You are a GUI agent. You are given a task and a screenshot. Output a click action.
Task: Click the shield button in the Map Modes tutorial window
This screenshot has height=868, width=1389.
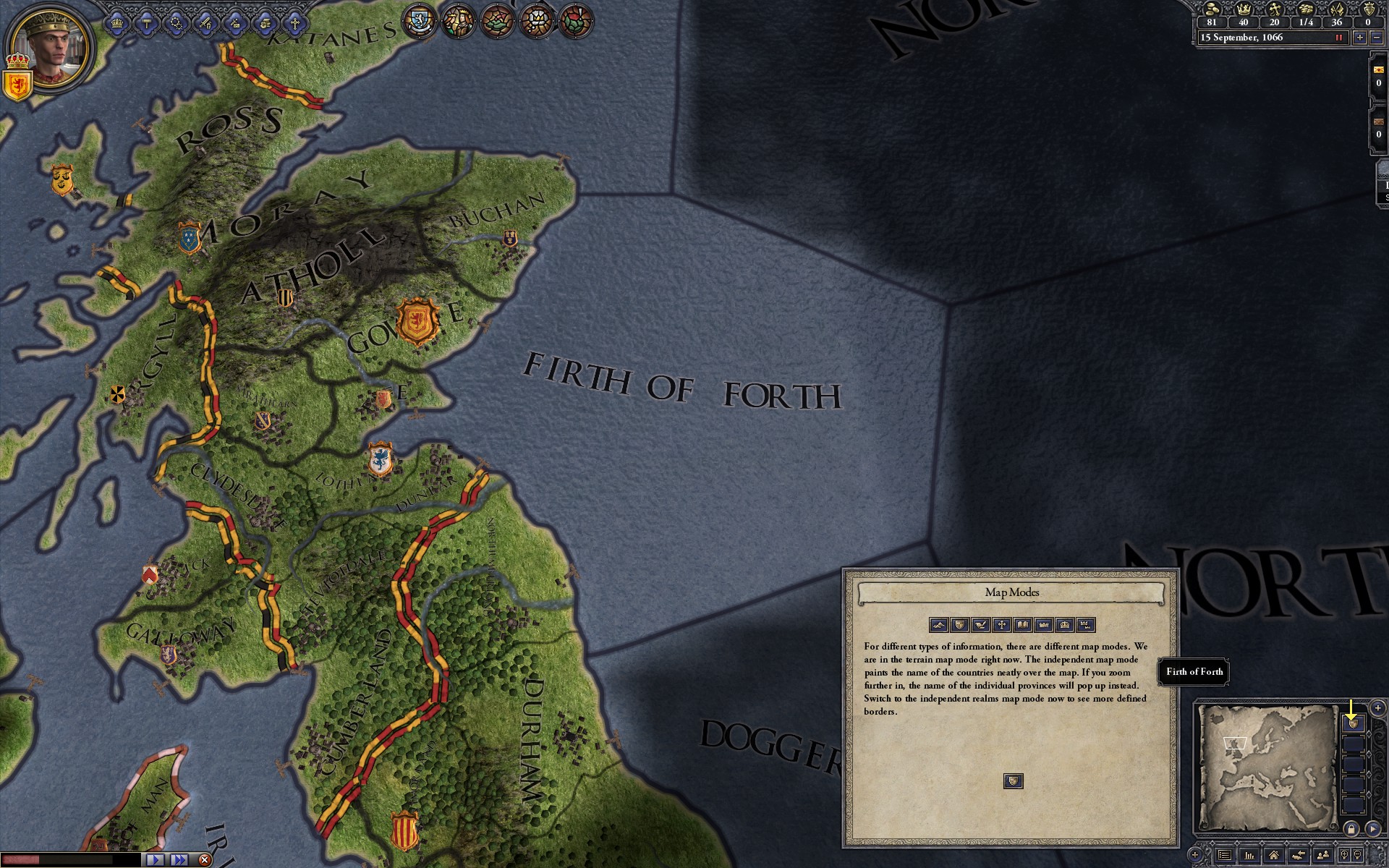(1013, 780)
